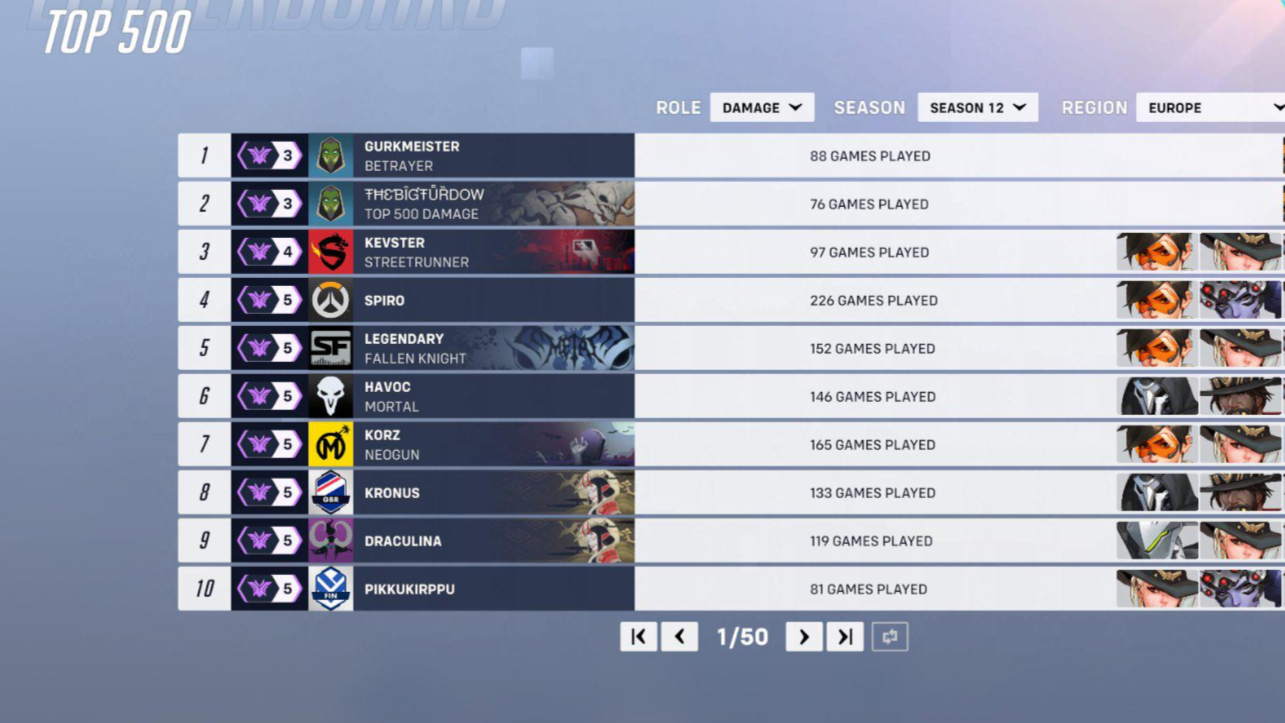
Task: Click the TOP 500 header label
Action: click(x=115, y=32)
